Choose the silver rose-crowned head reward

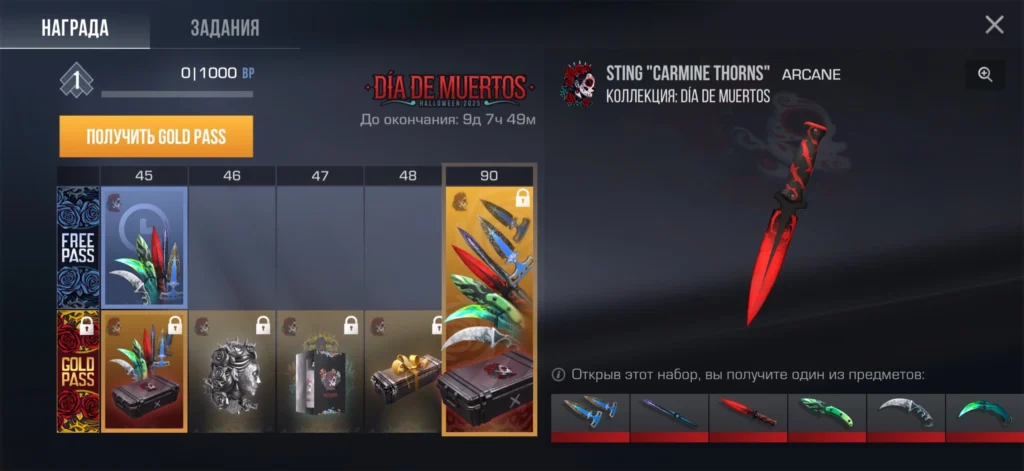(232, 371)
